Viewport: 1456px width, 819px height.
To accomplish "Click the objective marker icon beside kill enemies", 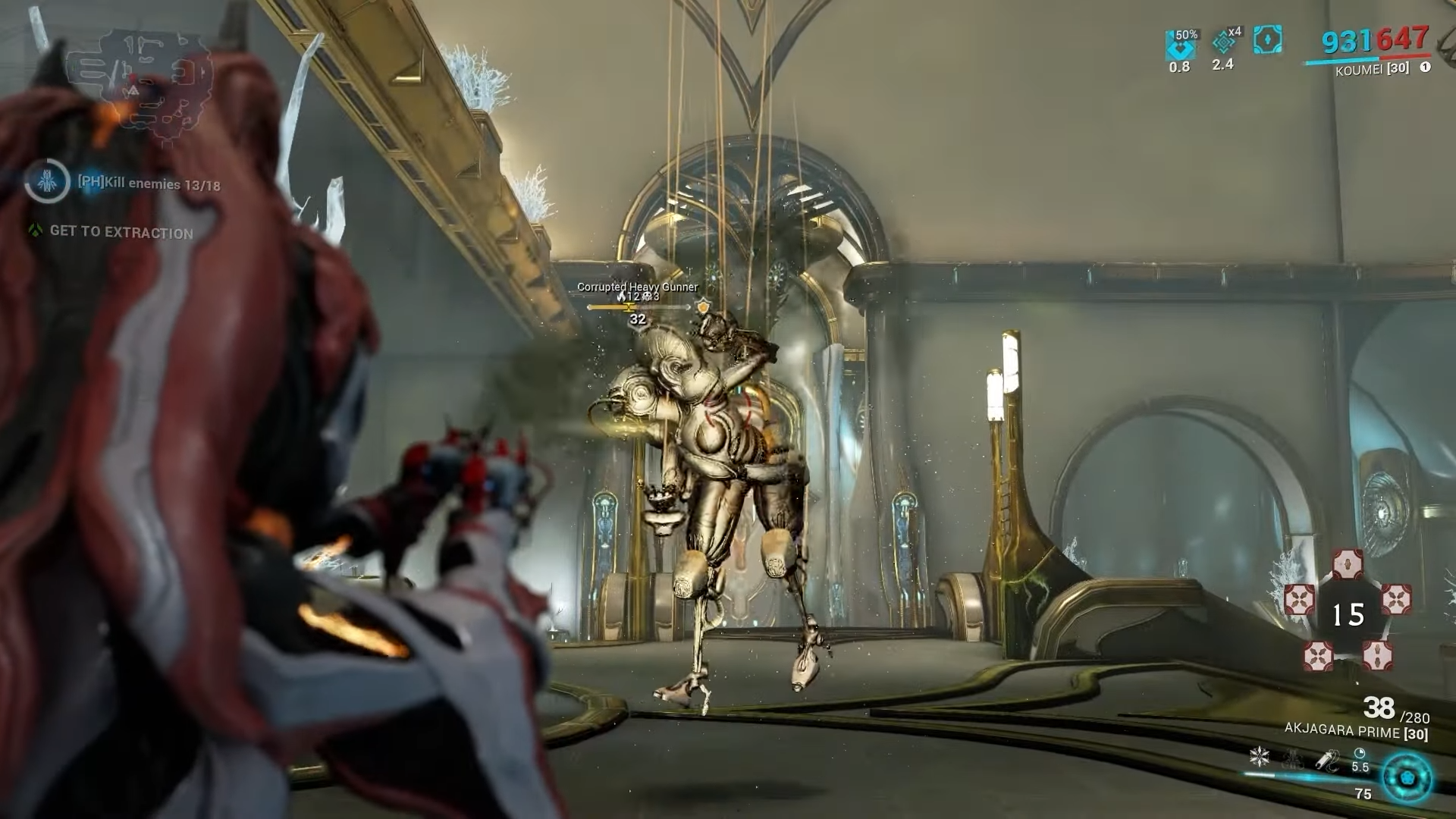I will tap(47, 181).
